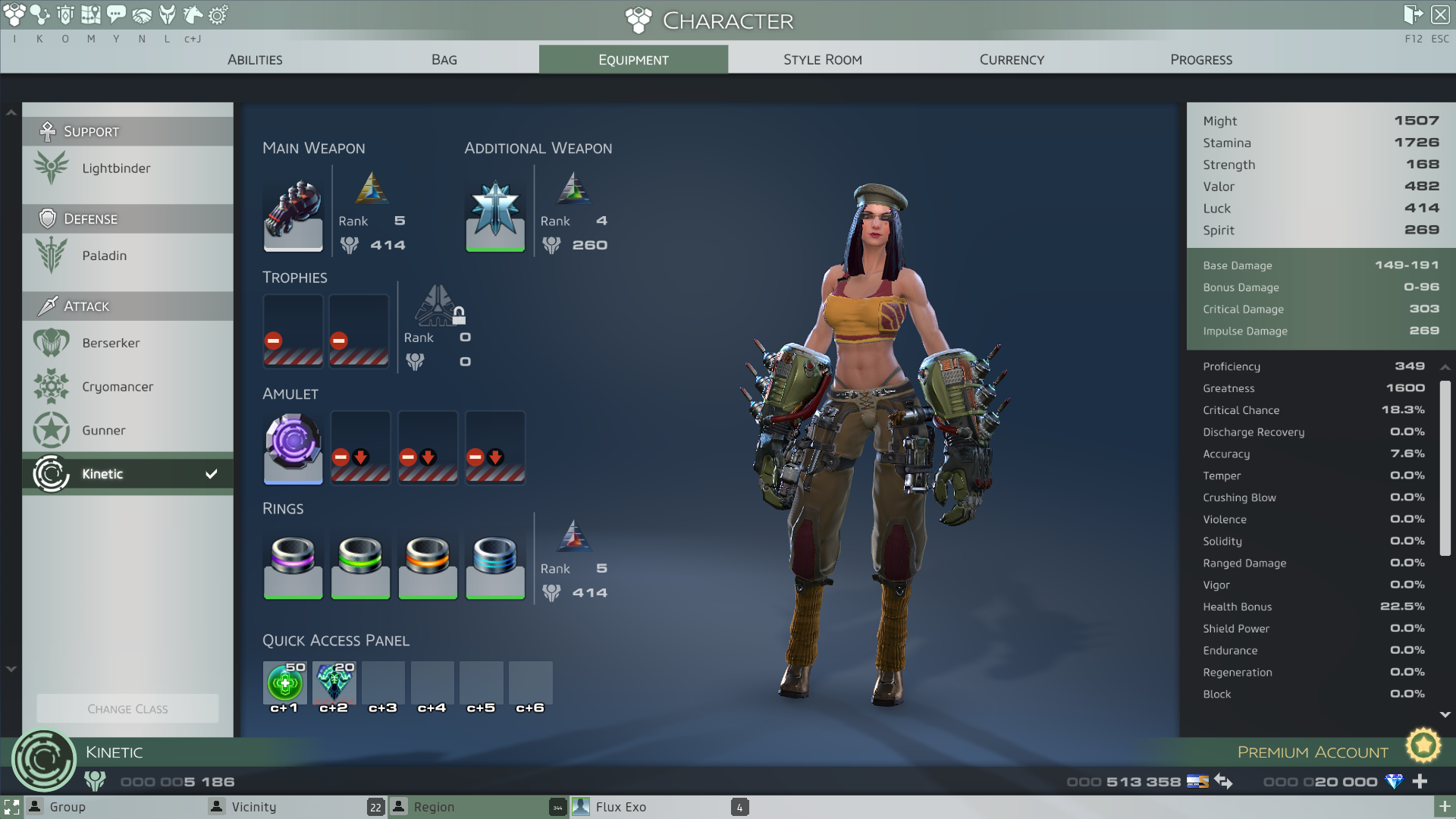Open the Region chat tab
This screenshot has height=819, width=1456.
tap(434, 807)
